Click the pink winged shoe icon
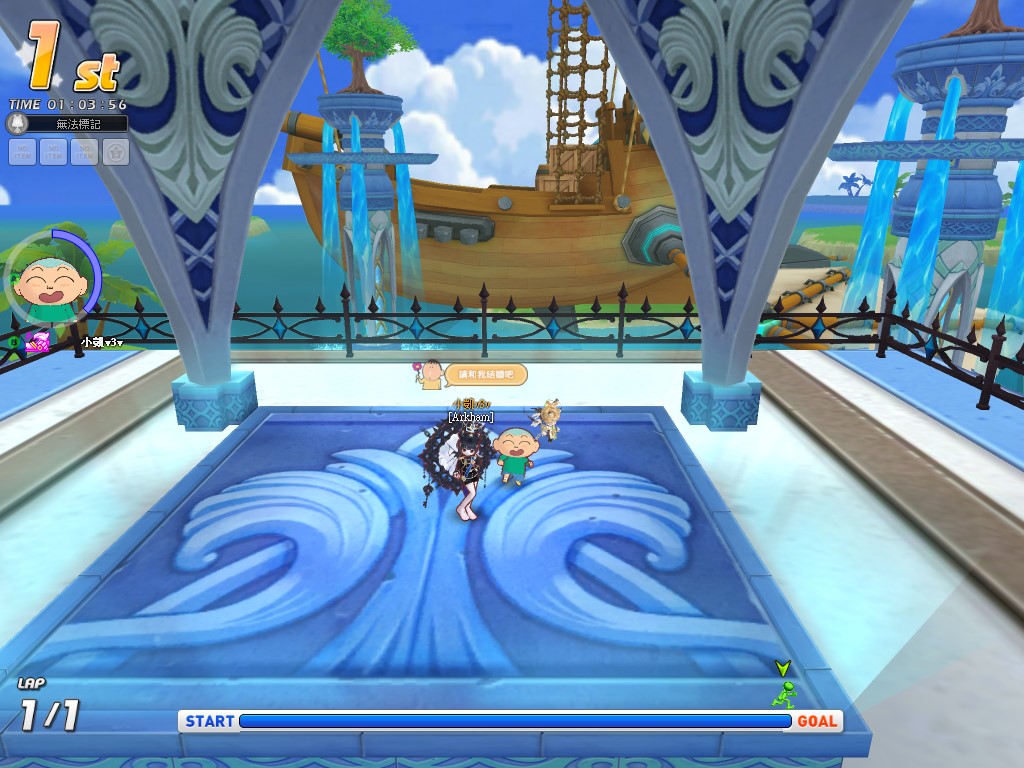The height and width of the screenshot is (768, 1024). [38, 343]
